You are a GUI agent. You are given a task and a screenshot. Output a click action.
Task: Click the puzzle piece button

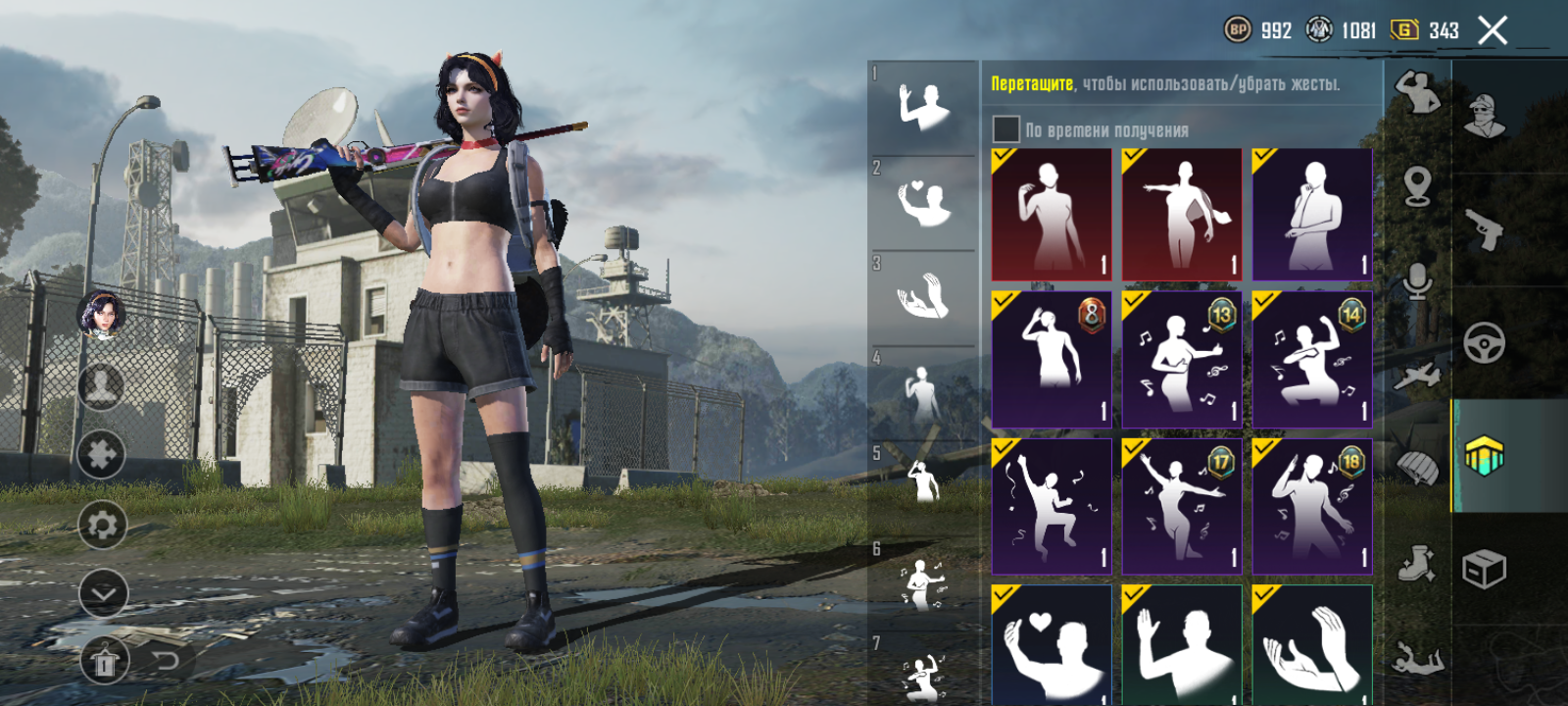[x=102, y=454]
